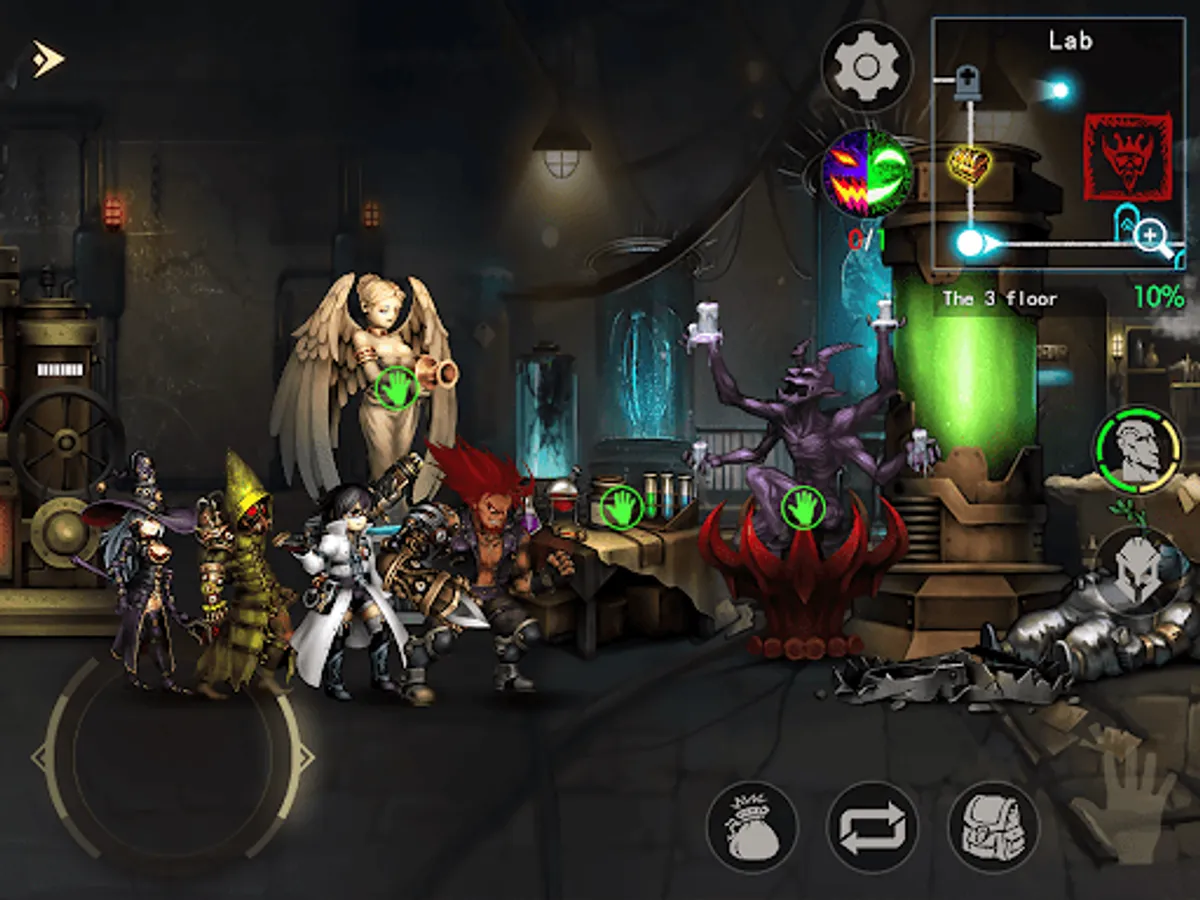Open the backpack inventory button
The height and width of the screenshot is (900, 1200).
coord(993,827)
